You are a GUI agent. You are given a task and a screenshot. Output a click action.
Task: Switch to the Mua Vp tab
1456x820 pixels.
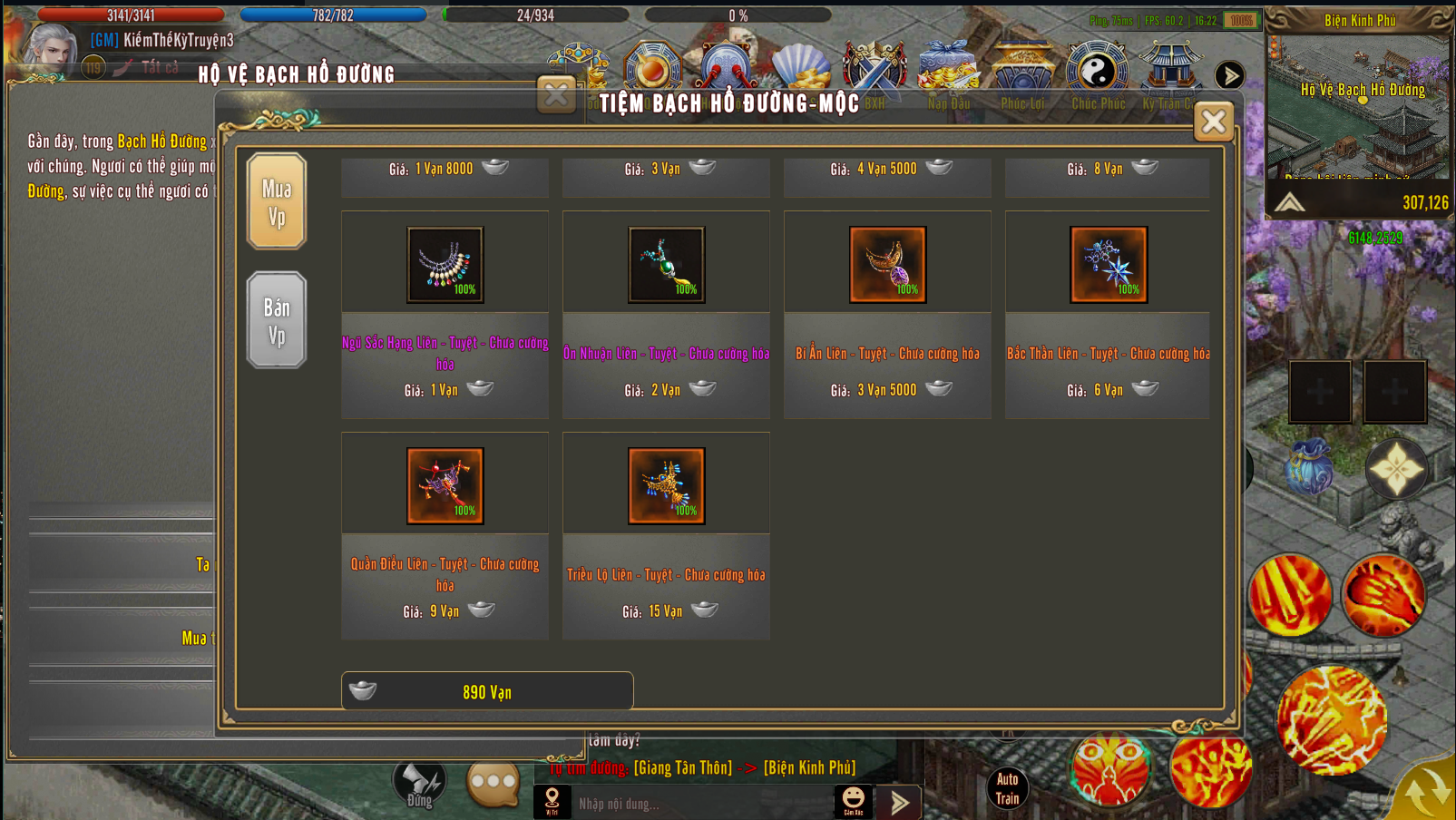click(277, 201)
